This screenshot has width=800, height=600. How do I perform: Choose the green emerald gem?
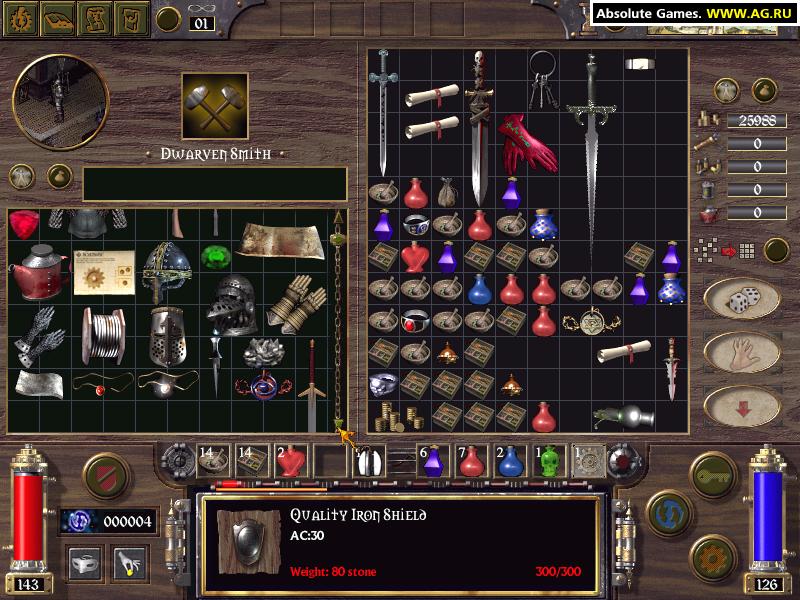212,256
